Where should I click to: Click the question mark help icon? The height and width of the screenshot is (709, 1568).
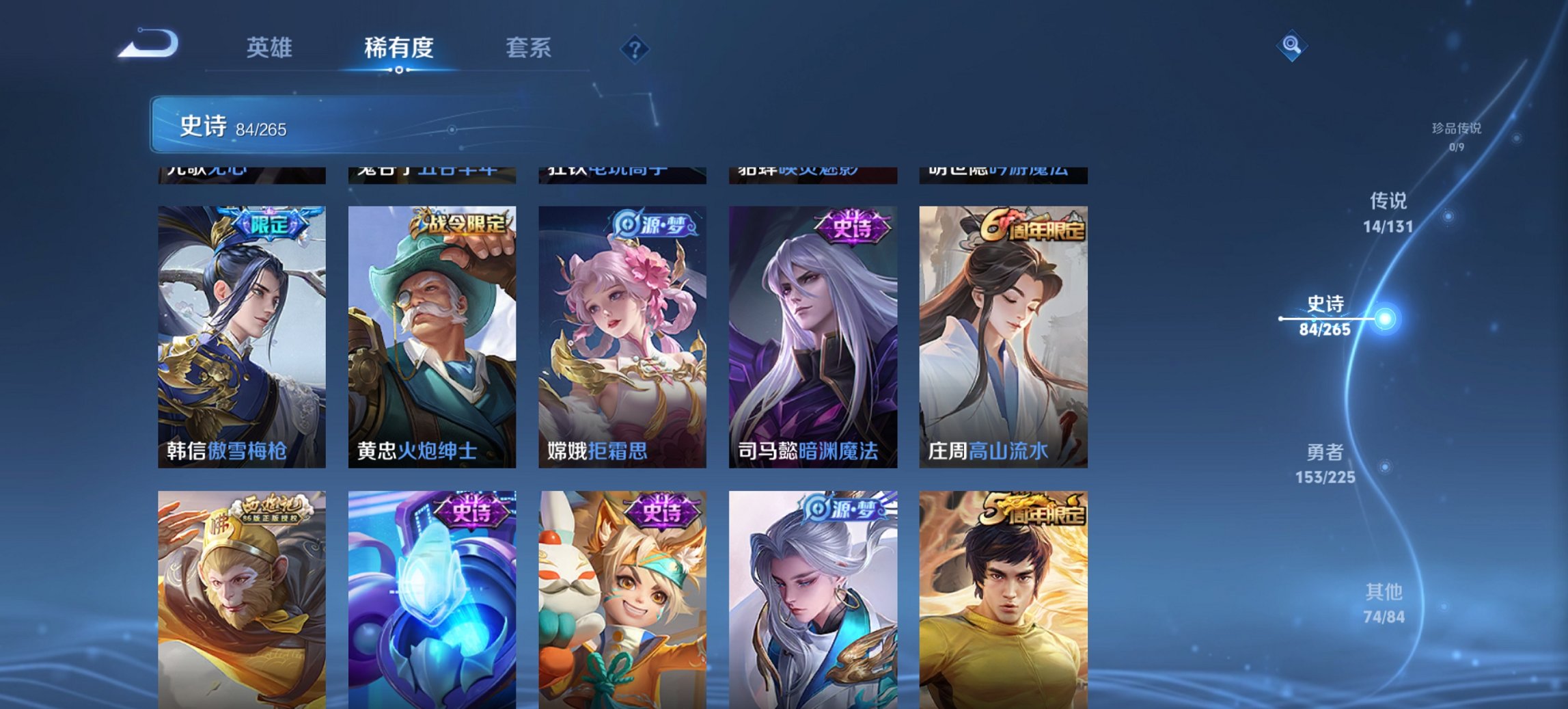pos(634,47)
